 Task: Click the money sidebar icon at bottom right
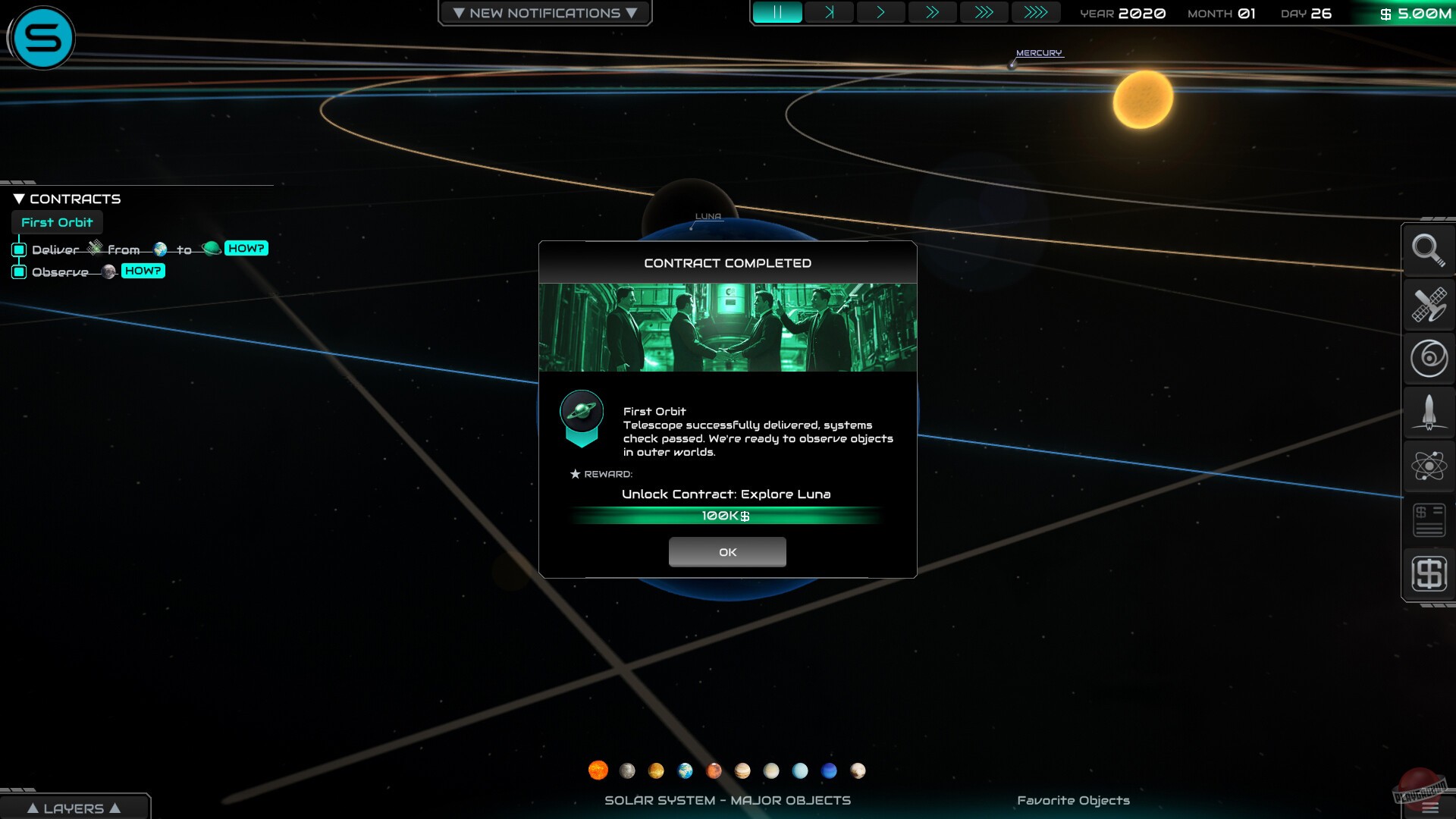pyautogui.click(x=1429, y=573)
